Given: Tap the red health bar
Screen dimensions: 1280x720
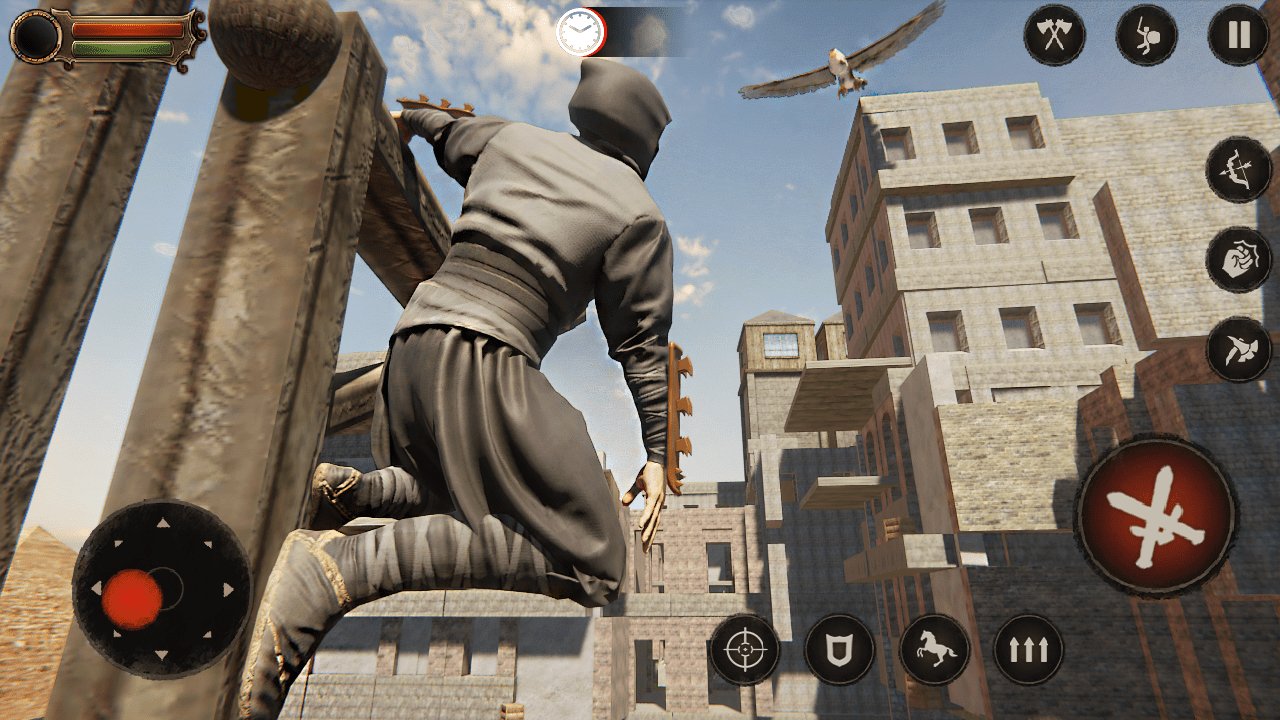Looking at the screenshot, I should tap(127, 28).
